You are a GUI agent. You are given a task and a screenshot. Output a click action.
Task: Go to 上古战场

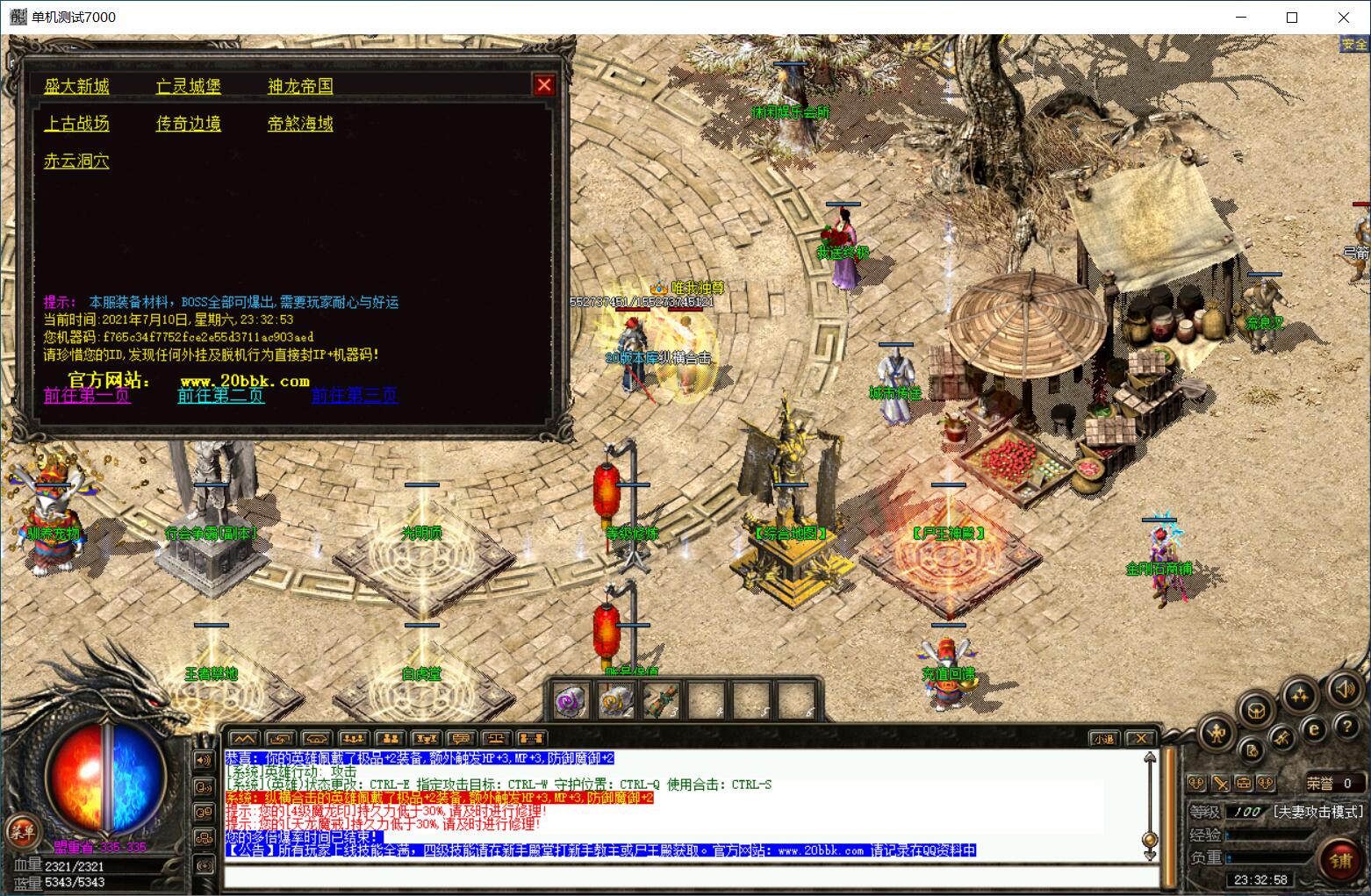click(x=77, y=124)
